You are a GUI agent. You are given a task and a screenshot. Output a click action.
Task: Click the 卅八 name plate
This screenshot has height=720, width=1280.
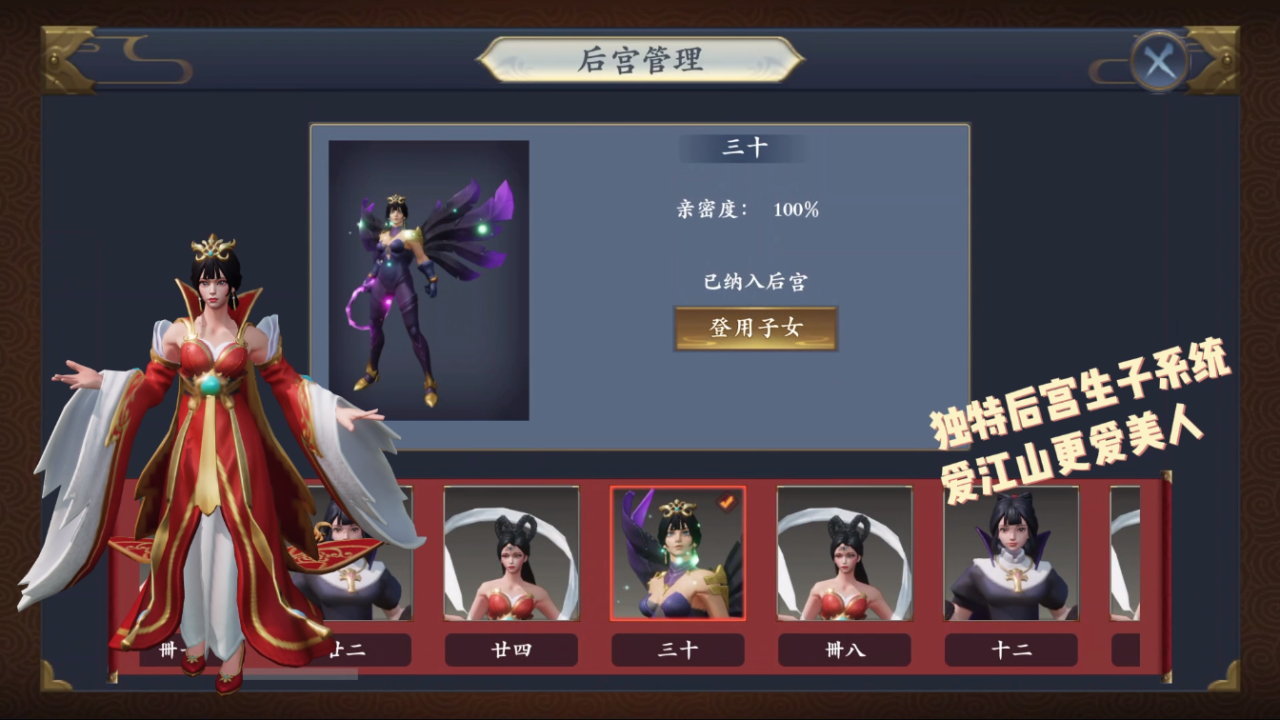844,650
